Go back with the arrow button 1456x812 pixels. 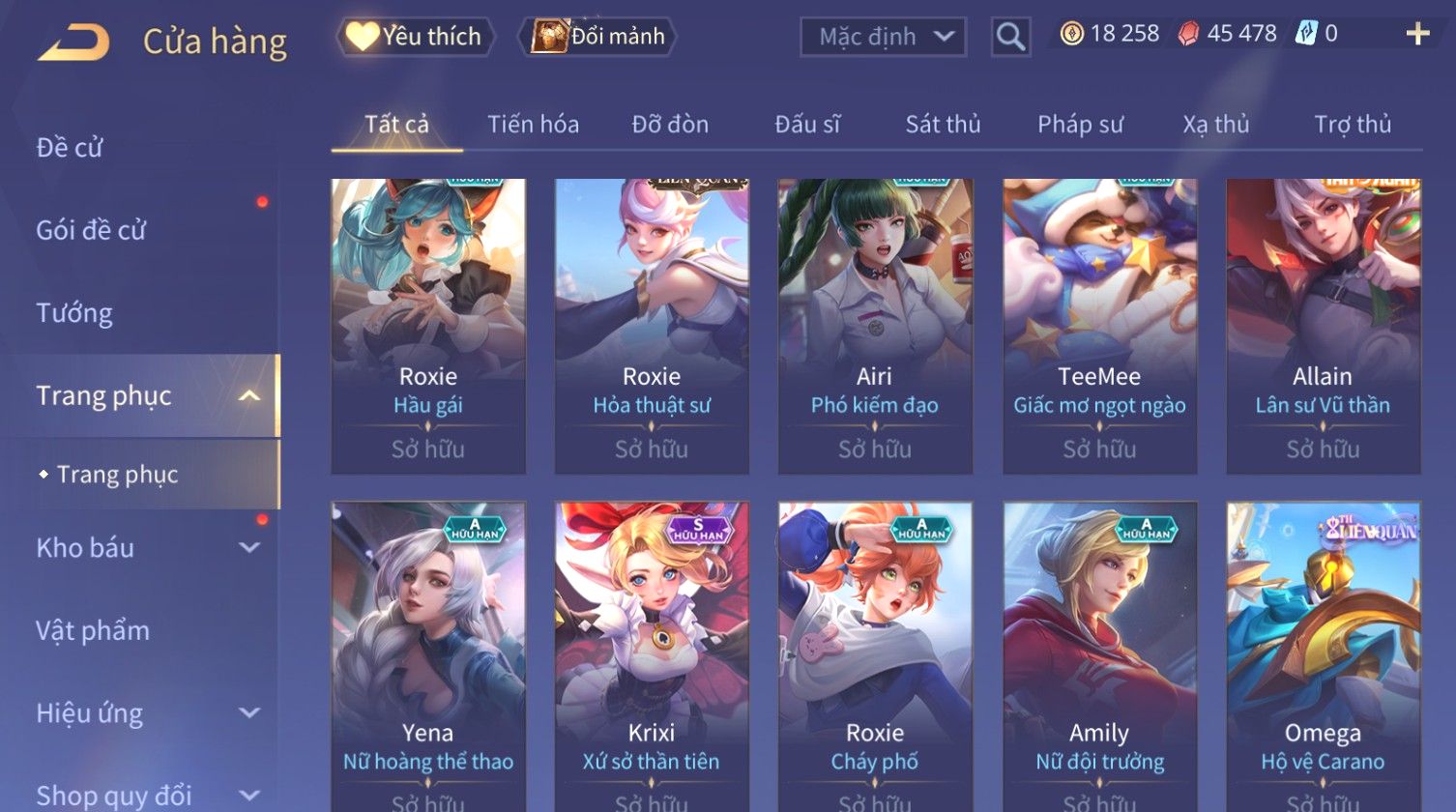[x=73, y=43]
